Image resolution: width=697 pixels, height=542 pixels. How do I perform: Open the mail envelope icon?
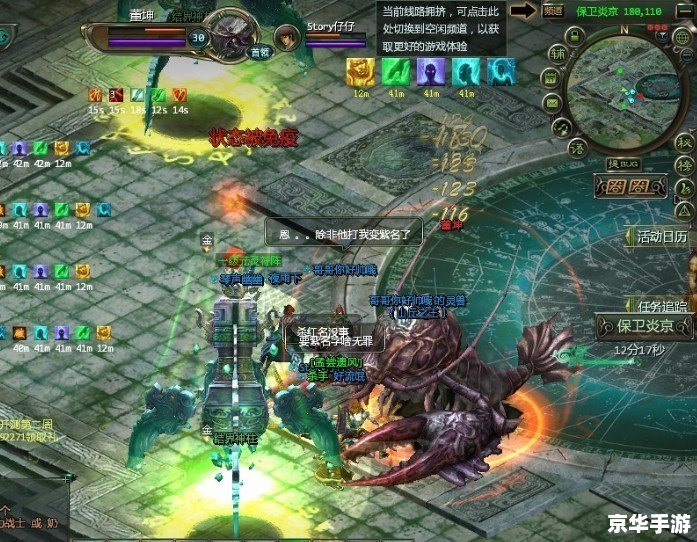point(554,101)
